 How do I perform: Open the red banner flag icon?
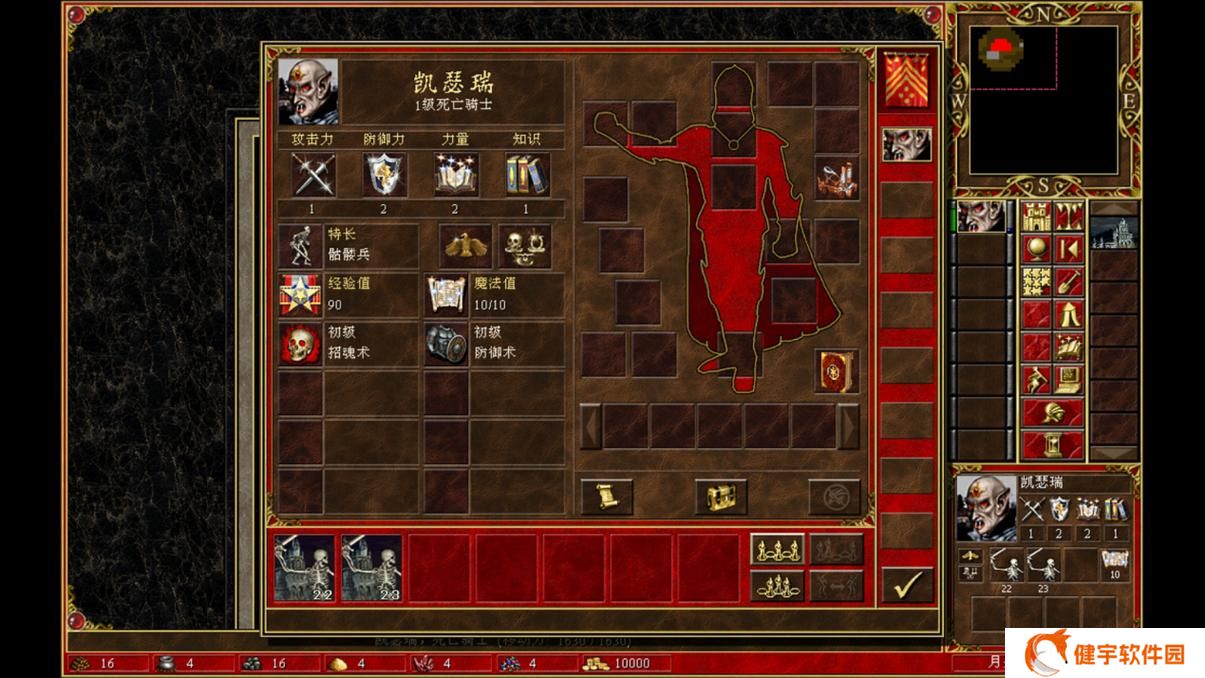(906, 80)
